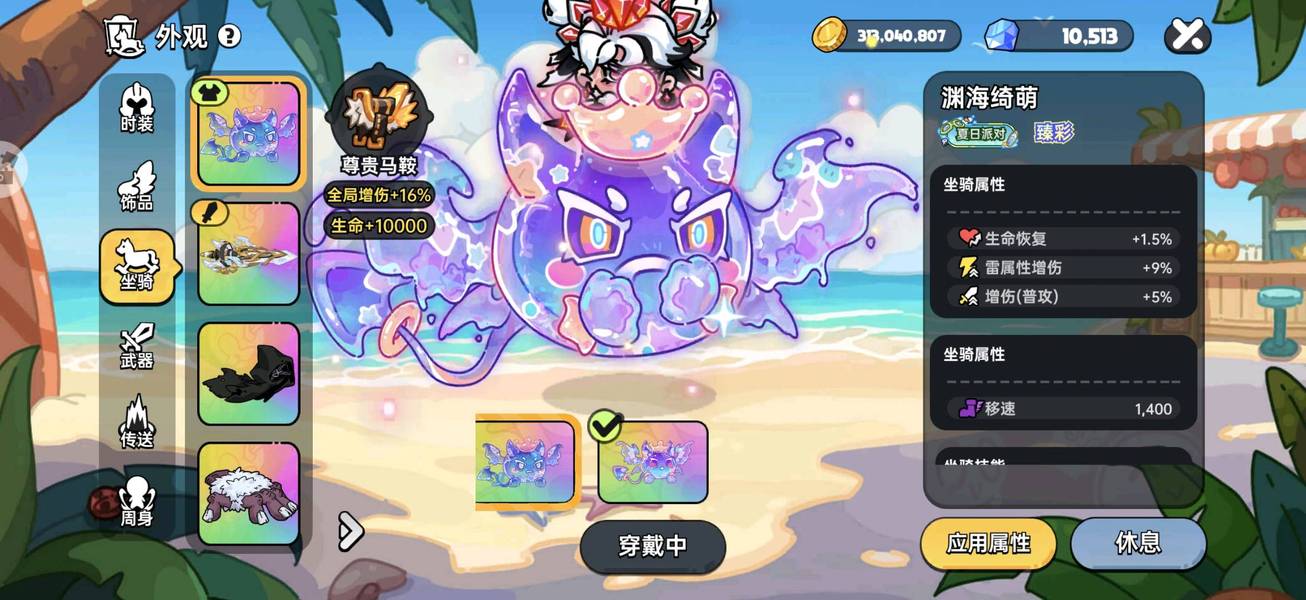Open the 武器 weapon tab
Image resolution: width=1306 pixels, height=600 pixels.
coord(137,345)
